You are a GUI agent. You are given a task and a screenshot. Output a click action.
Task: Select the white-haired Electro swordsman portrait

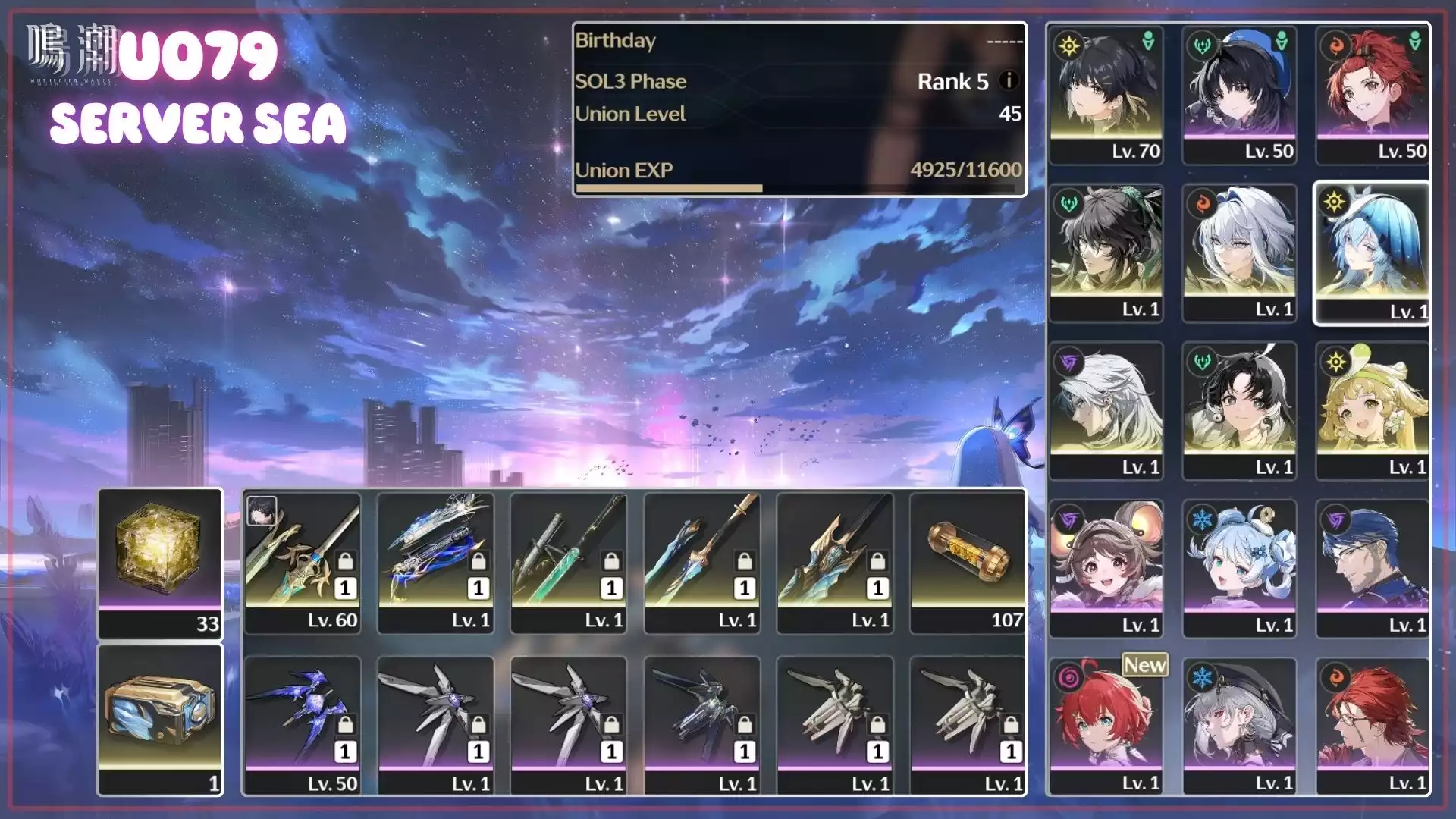1106,409
